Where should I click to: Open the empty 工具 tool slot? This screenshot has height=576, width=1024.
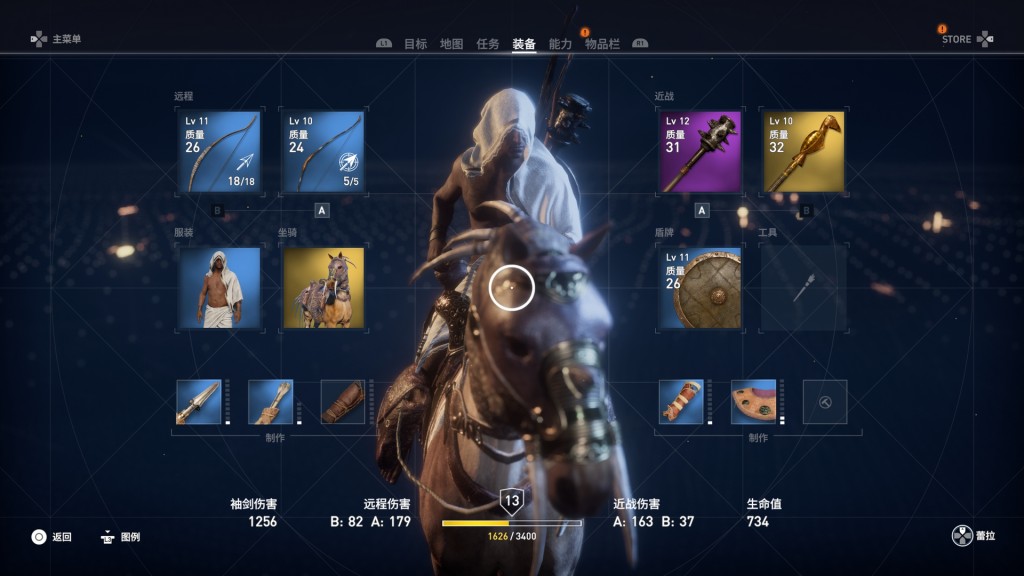coord(804,288)
